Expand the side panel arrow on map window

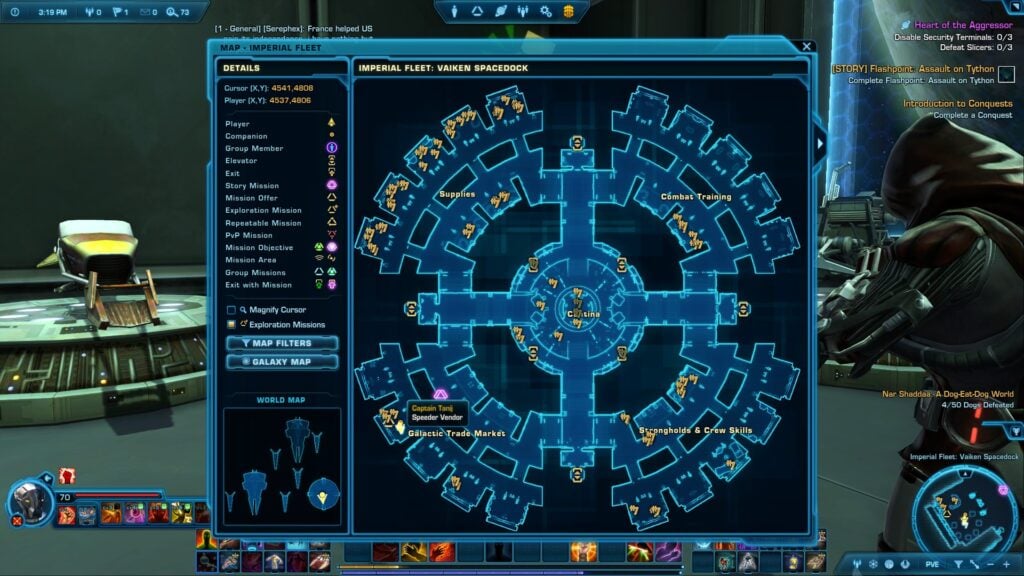[x=821, y=145]
